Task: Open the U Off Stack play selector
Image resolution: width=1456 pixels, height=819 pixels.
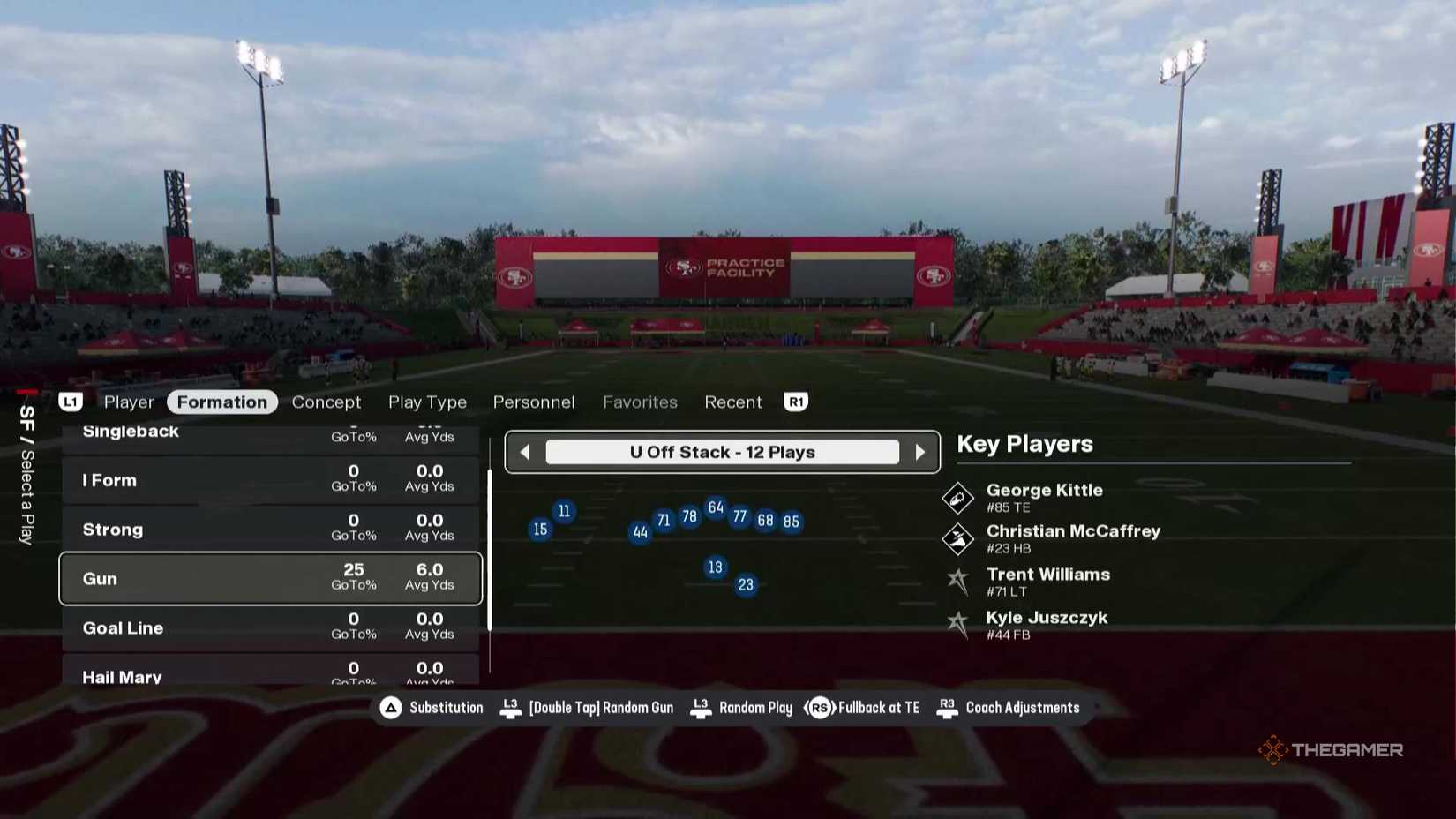Action: tap(723, 451)
